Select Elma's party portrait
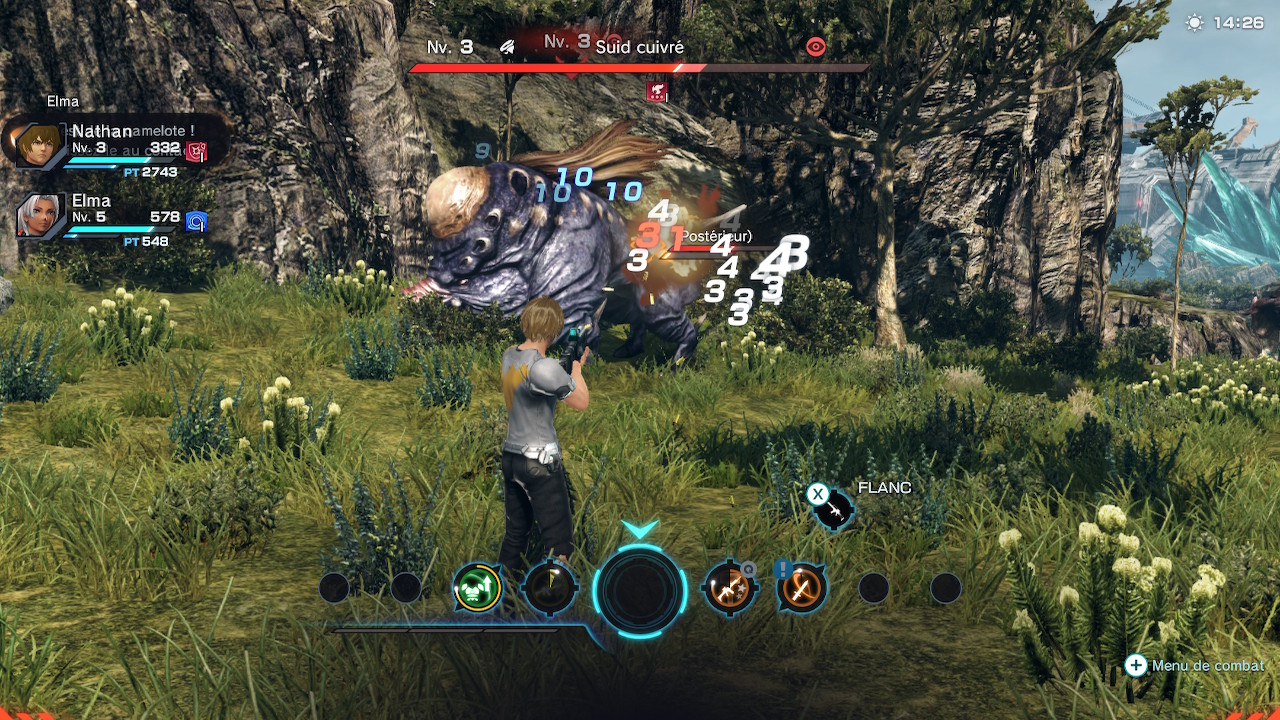1280x720 pixels. coord(40,215)
